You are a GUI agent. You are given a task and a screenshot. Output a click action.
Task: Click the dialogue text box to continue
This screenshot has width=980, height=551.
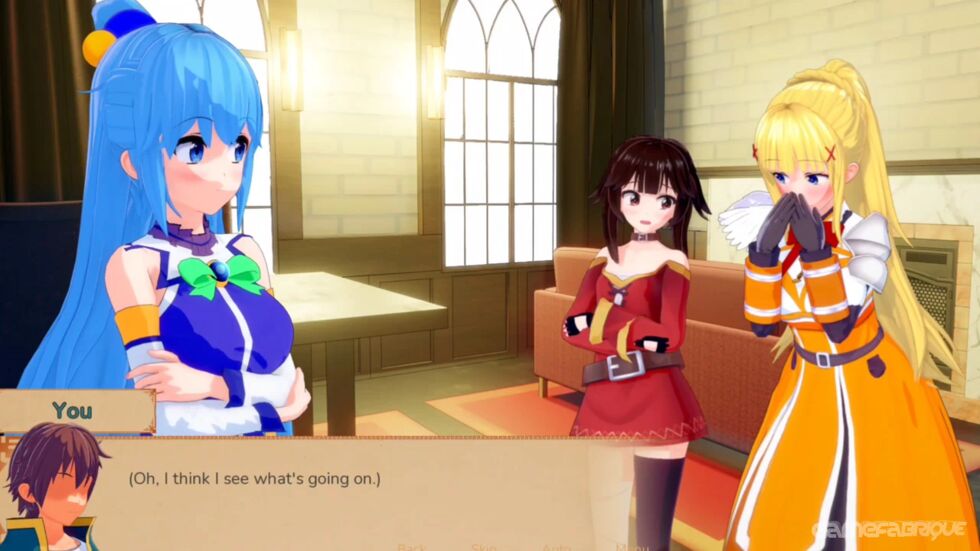click(350, 490)
